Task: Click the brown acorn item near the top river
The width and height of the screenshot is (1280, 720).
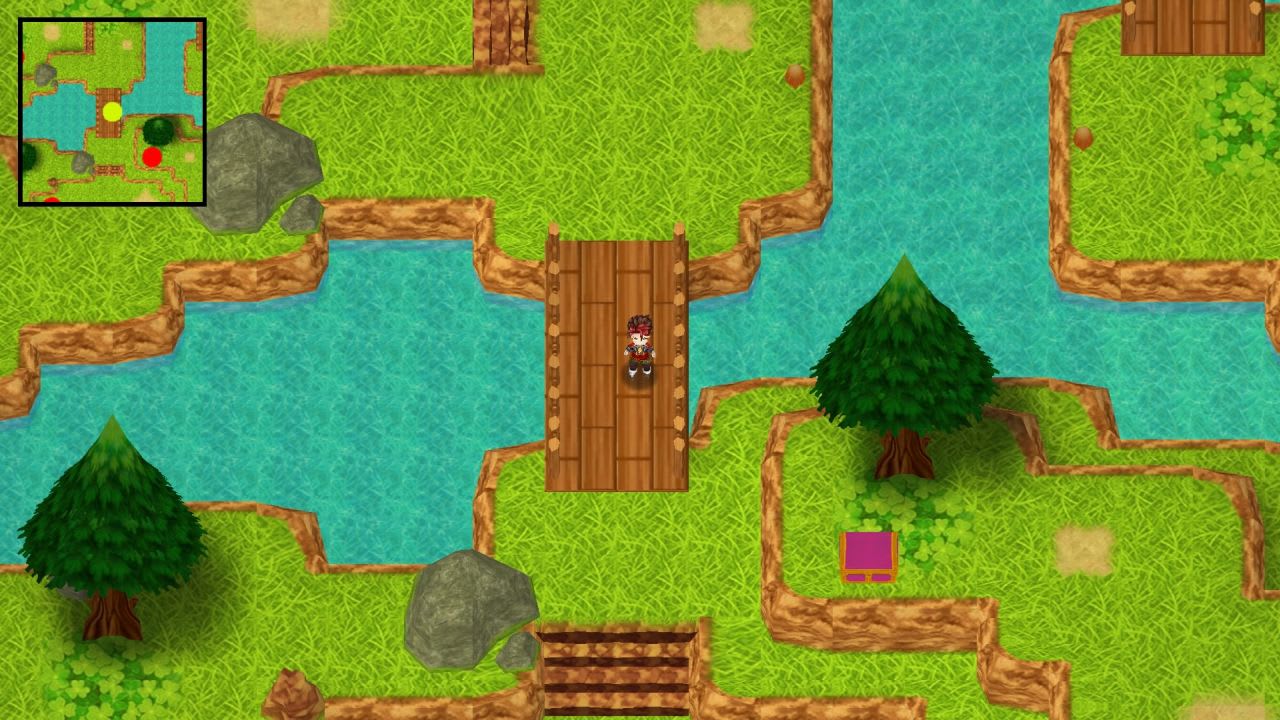Action: (795, 75)
